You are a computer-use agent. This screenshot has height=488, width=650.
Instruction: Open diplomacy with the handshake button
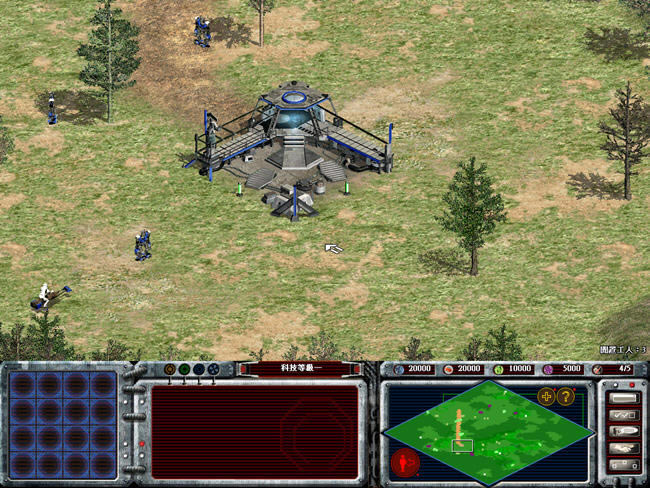[622, 449]
